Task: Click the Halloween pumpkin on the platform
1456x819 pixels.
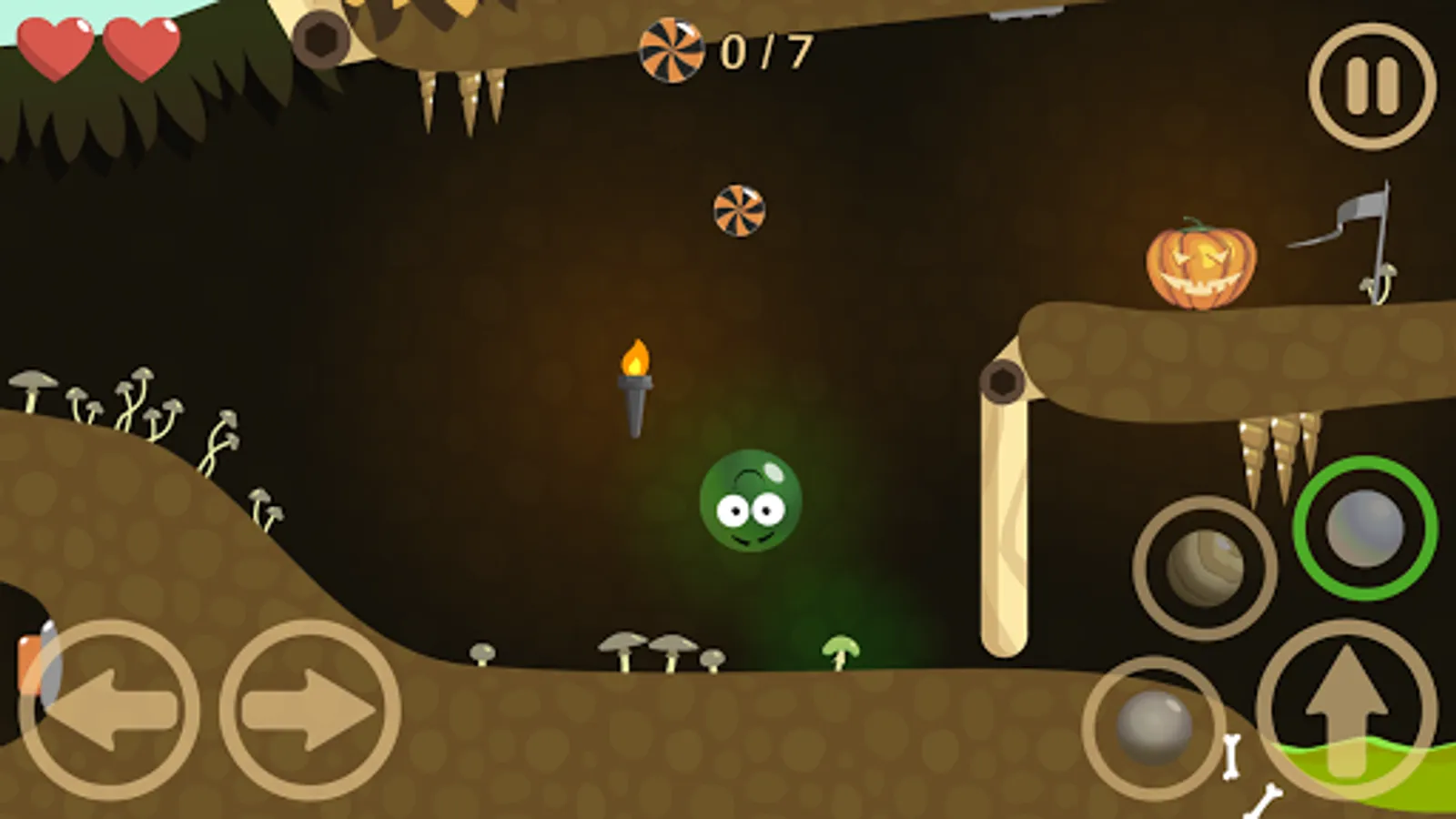Action: pos(1202,265)
